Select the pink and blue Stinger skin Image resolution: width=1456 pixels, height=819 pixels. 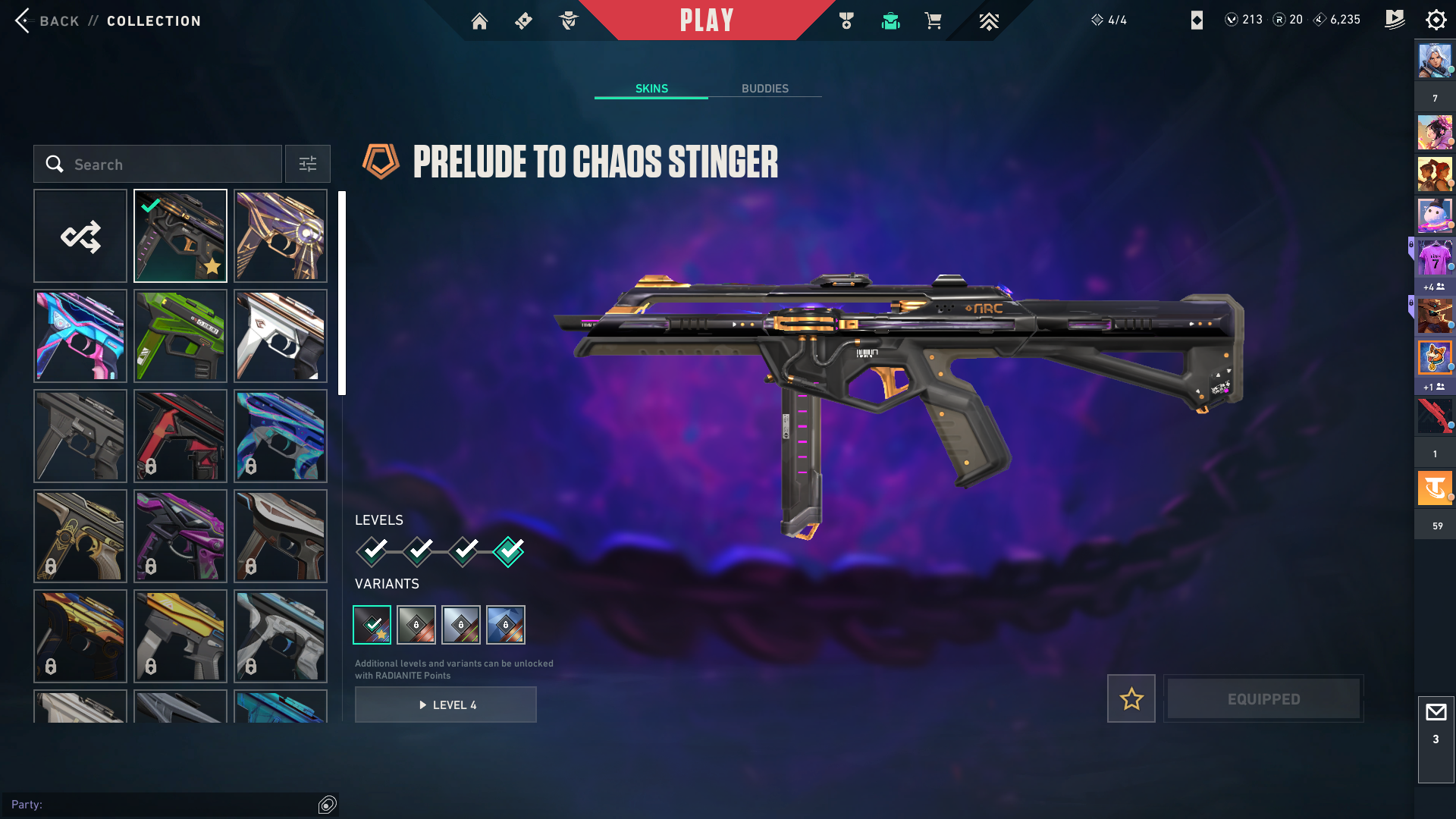(80, 336)
